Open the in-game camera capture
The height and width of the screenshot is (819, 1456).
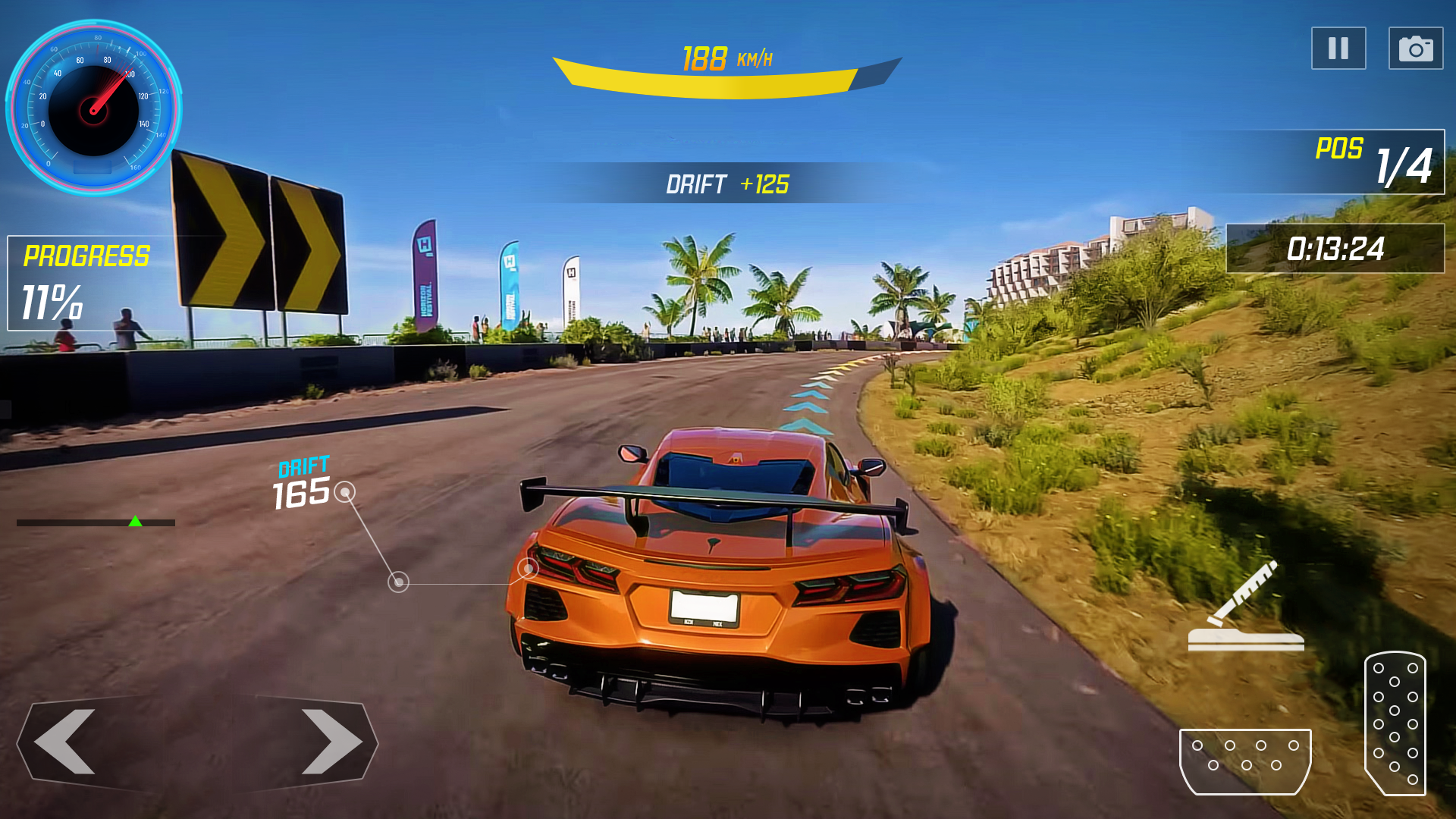[1417, 48]
